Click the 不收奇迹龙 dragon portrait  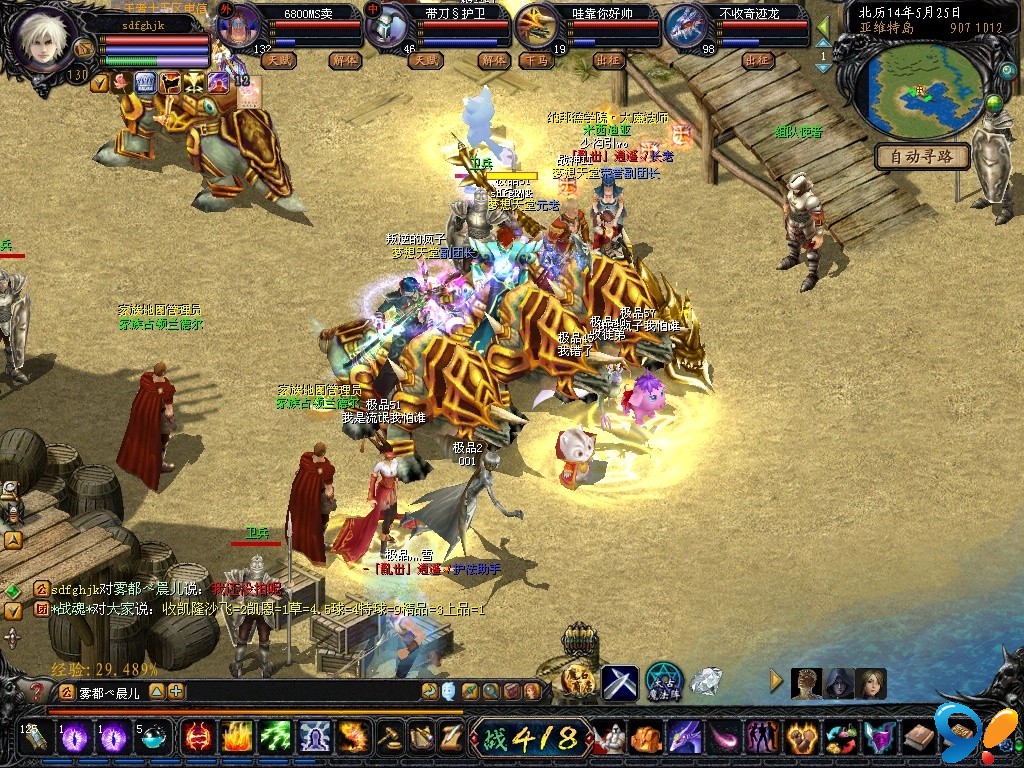coord(685,27)
